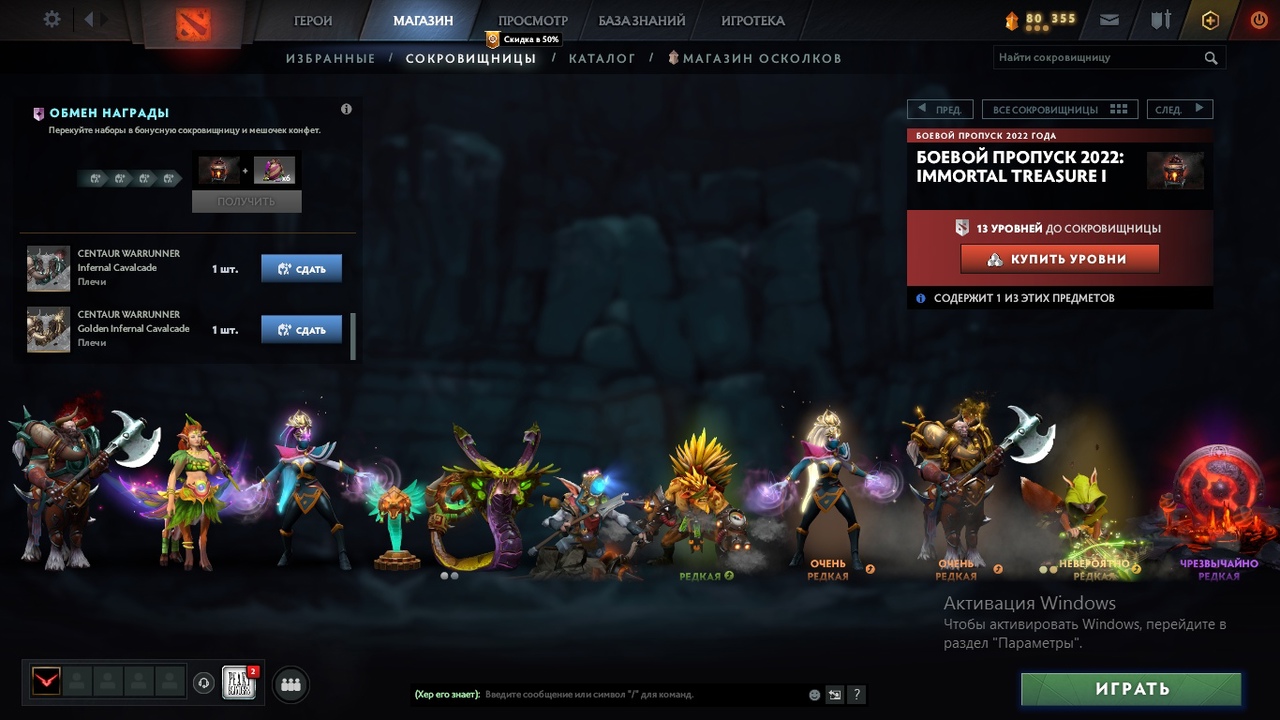Open the settings gear icon
1280x720 pixels.
(x=53, y=19)
